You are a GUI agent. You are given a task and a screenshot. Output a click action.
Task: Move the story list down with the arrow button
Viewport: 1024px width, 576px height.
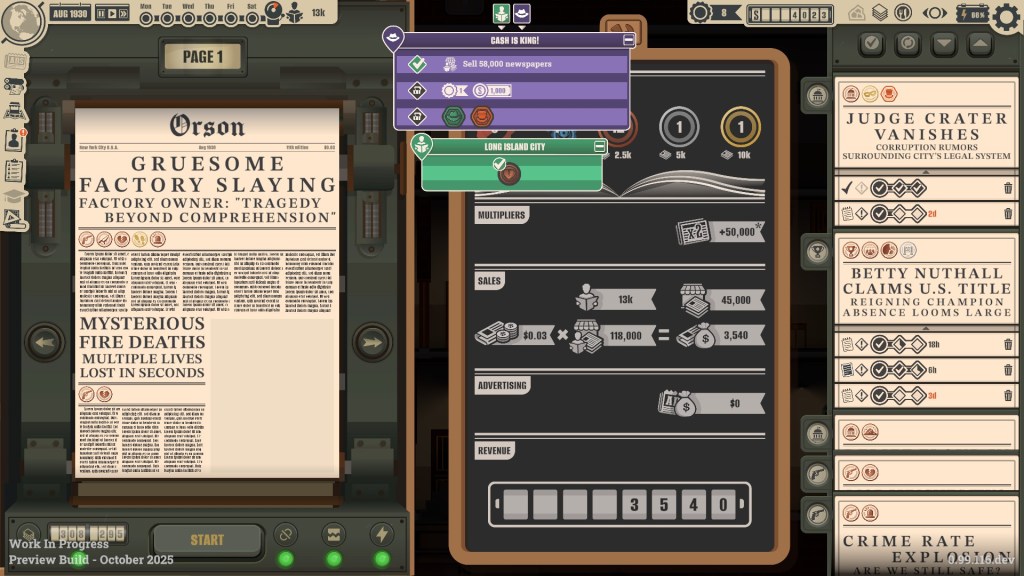coord(944,43)
